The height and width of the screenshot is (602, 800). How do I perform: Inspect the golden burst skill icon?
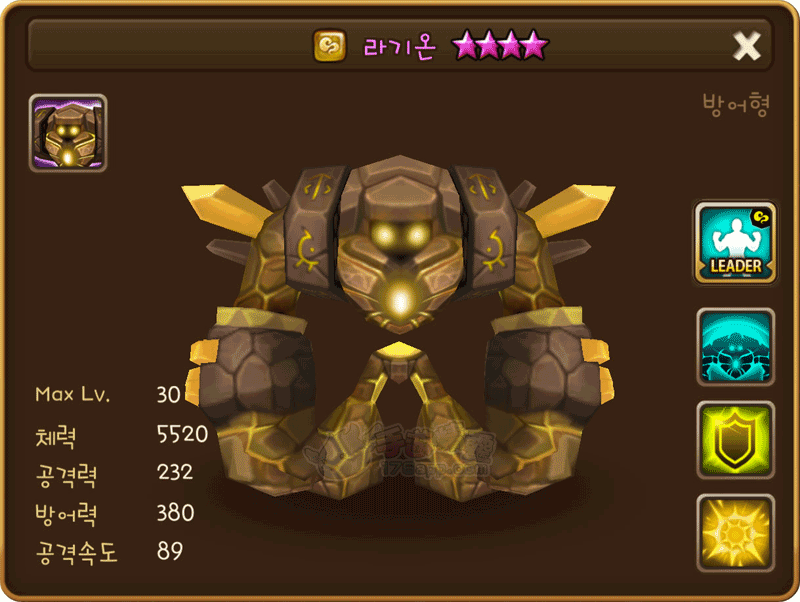[x=735, y=532]
